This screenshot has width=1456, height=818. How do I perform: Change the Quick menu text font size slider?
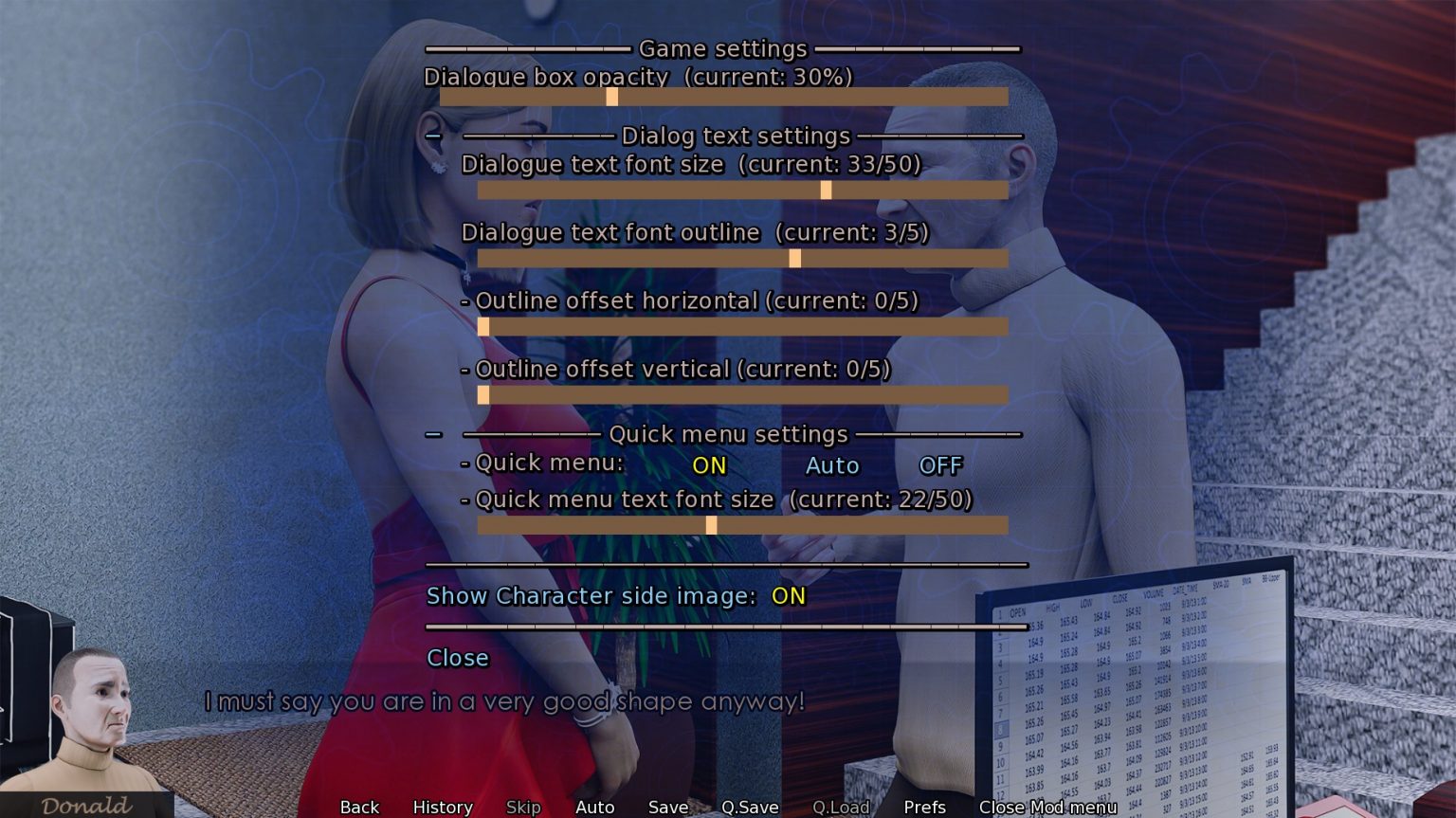click(x=711, y=524)
